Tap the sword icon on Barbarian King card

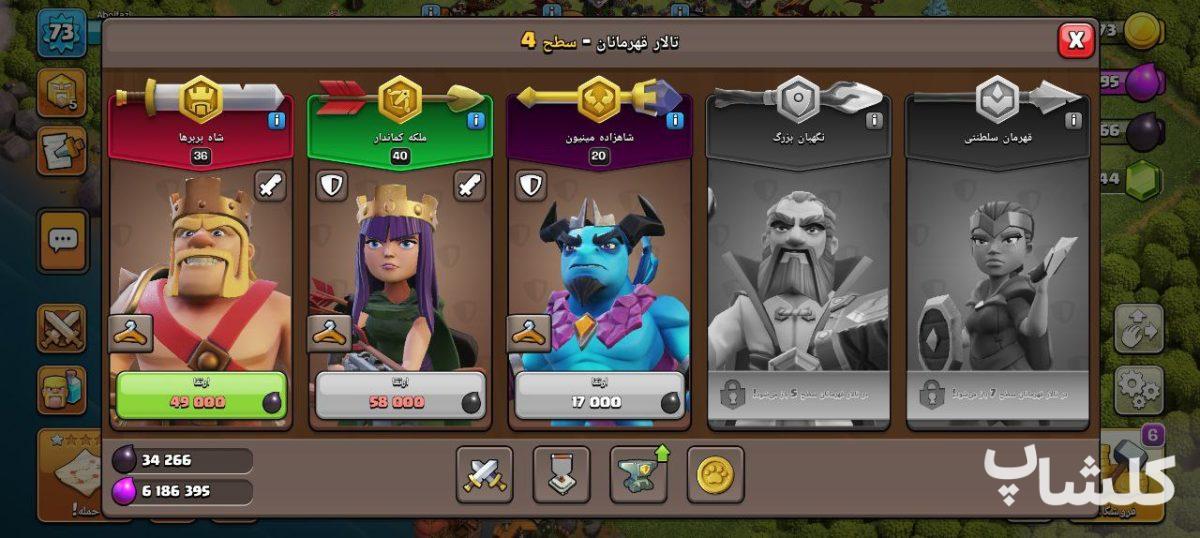[x=270, y=185]
